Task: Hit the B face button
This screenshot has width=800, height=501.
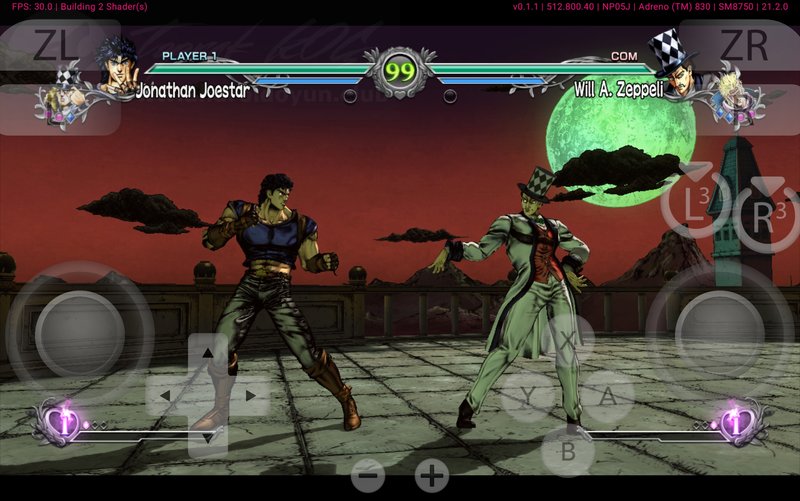Action: point(567,451)
